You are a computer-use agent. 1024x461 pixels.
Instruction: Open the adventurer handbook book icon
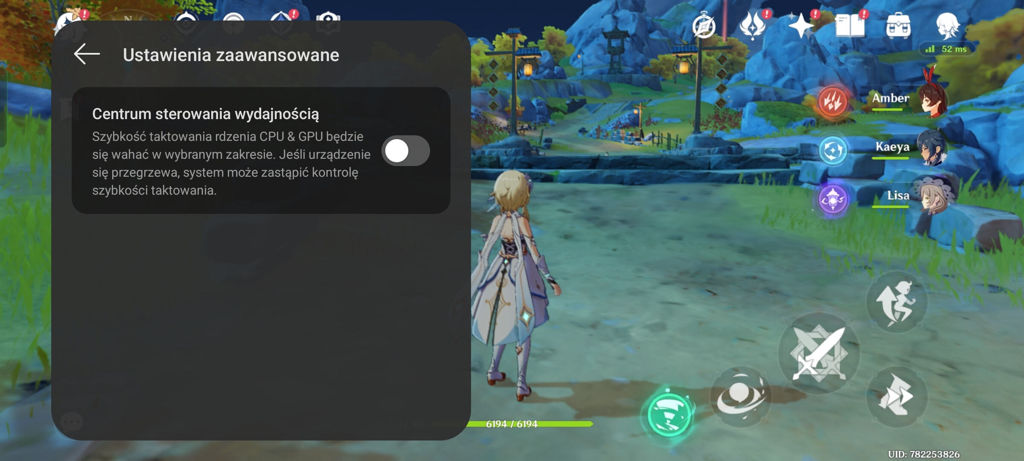pos(850,26)
